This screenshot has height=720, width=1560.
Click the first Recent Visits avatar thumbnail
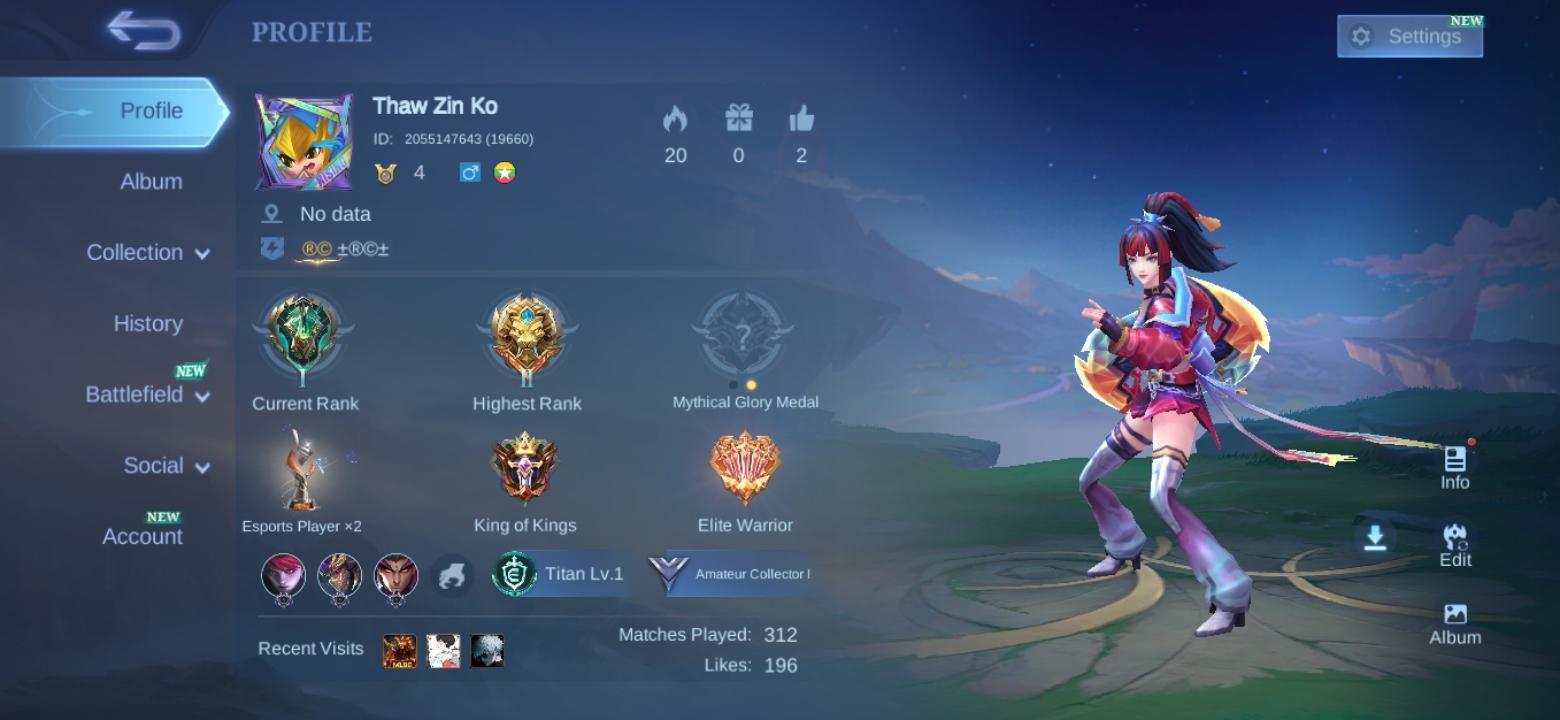(401, 649)
